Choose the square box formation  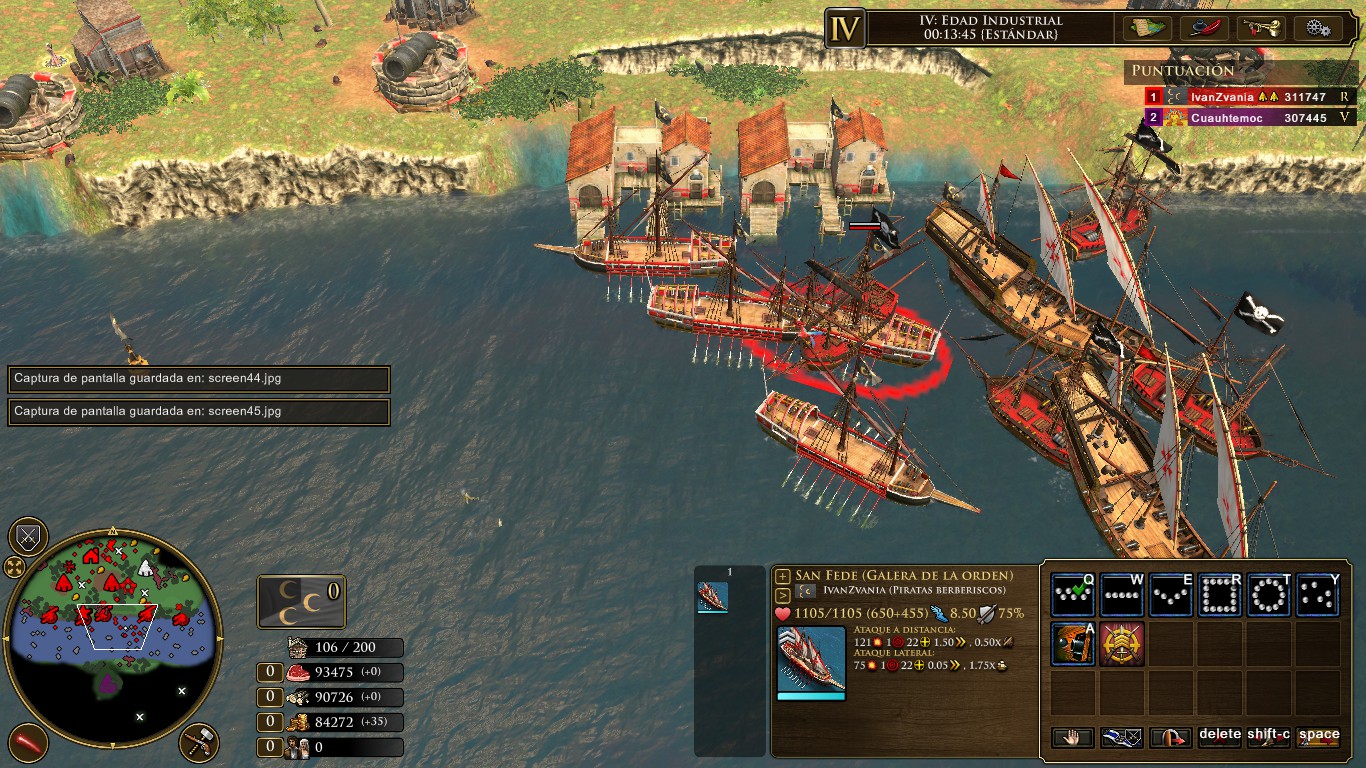(x=1220, y=595)
